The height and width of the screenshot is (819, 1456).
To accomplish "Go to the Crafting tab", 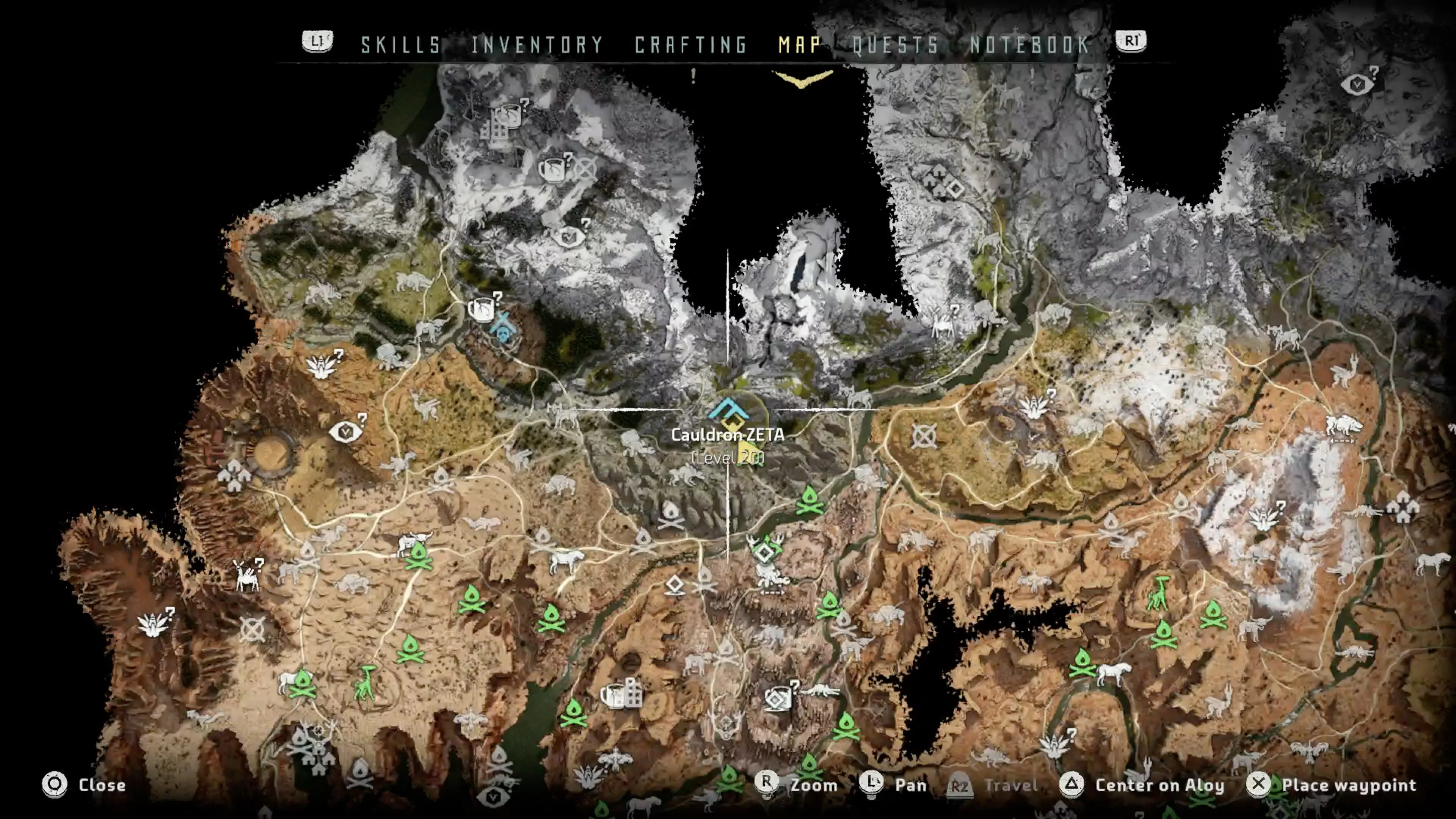I will 691,45.
